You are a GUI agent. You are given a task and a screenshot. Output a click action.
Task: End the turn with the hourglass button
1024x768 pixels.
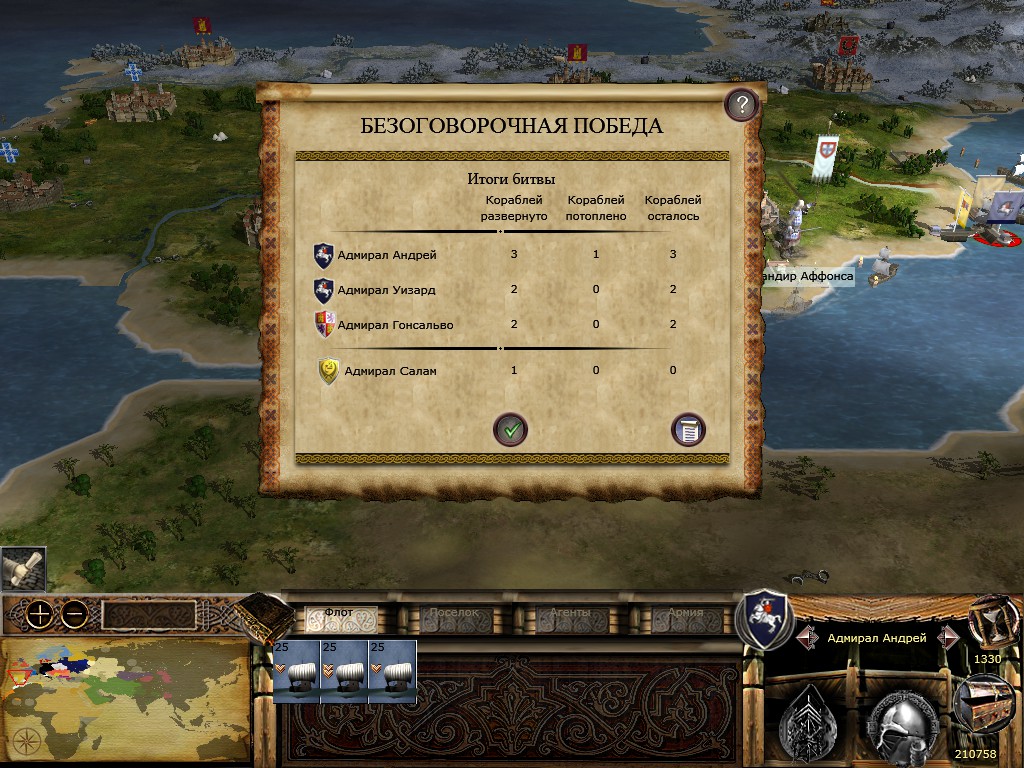click(x=990, y=618)
